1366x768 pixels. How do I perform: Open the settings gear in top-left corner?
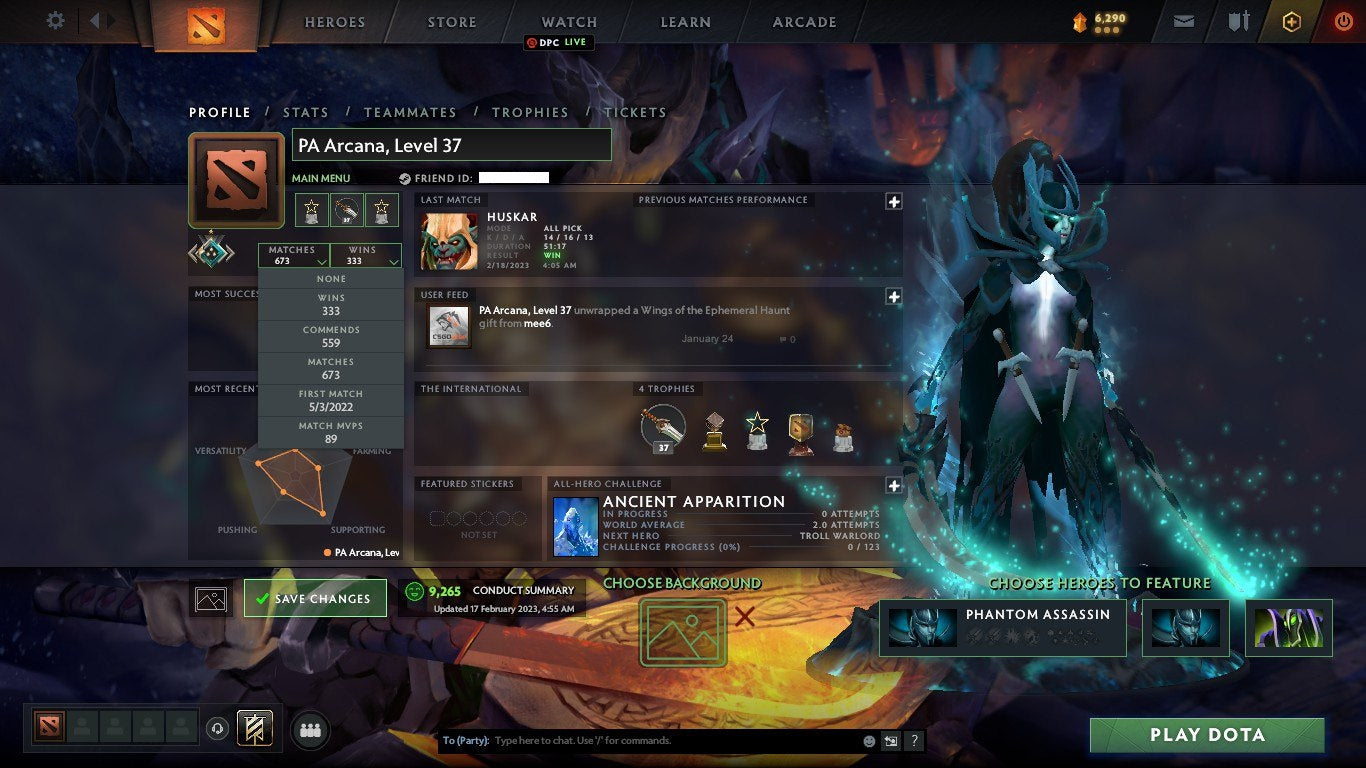click(x=55, y=20)
